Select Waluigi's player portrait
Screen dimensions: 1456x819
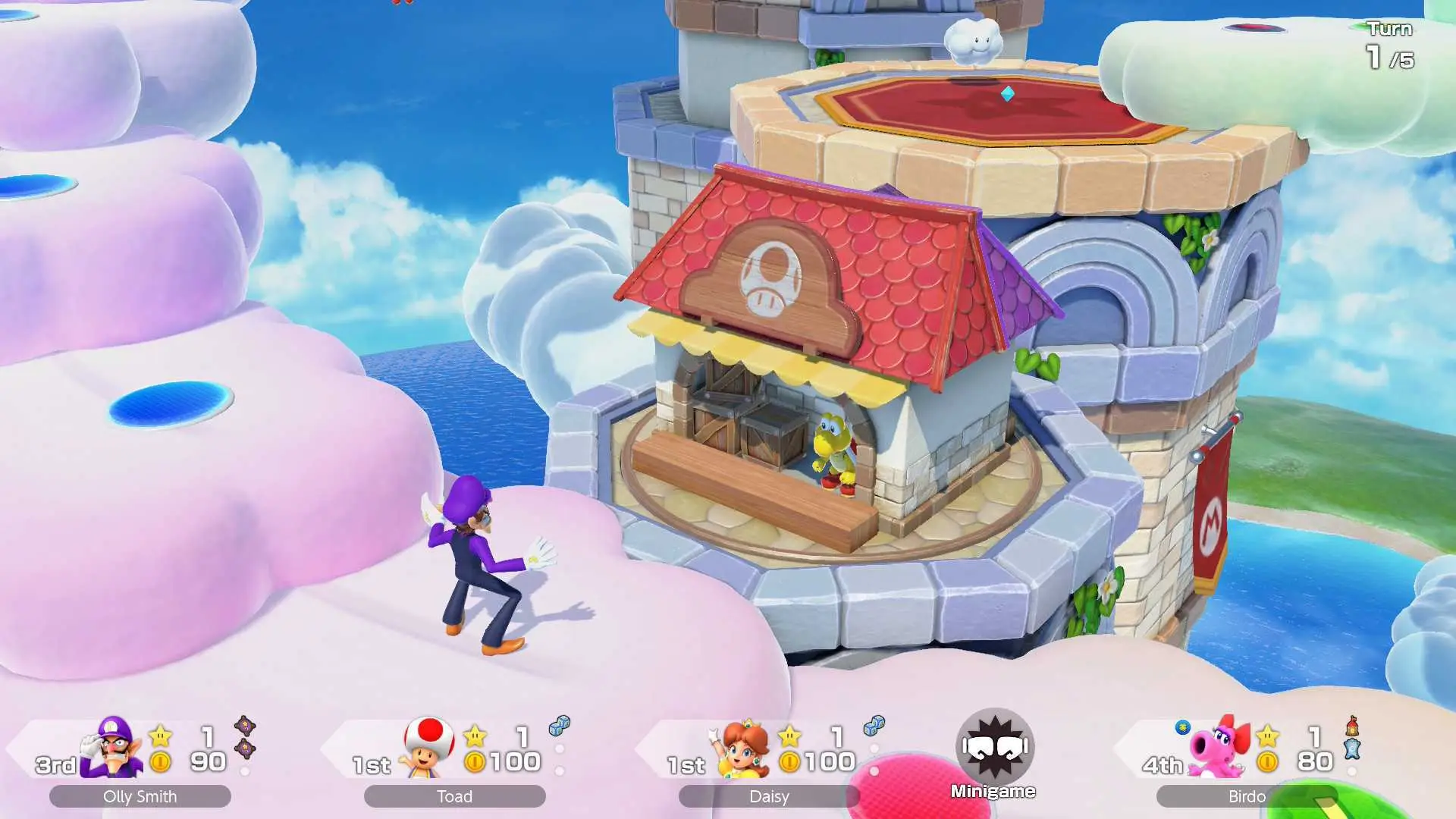114,747
